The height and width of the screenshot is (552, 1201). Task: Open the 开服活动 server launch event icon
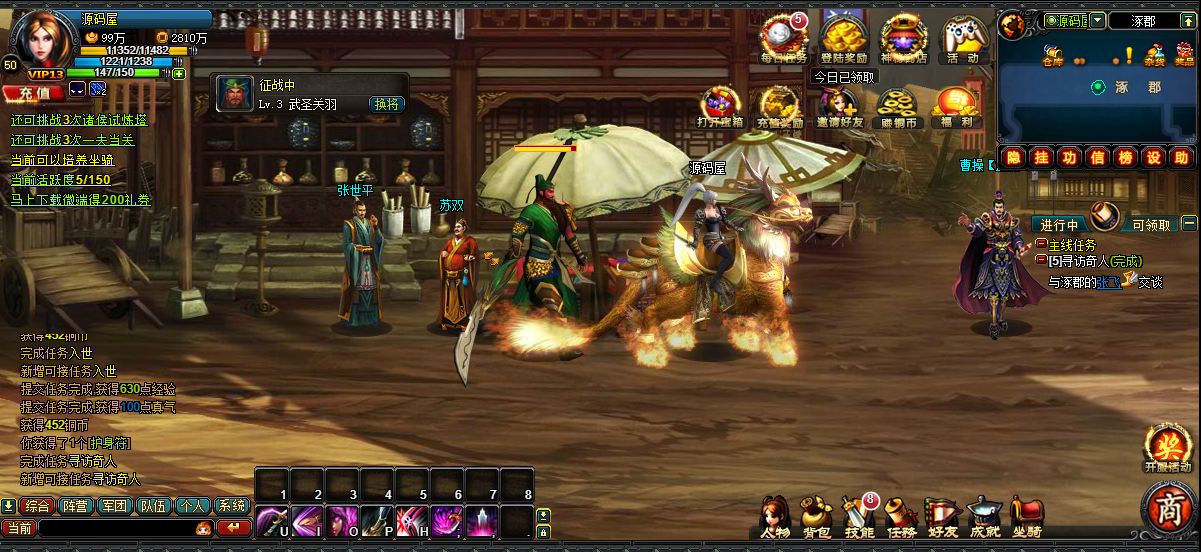point(1168,448)
